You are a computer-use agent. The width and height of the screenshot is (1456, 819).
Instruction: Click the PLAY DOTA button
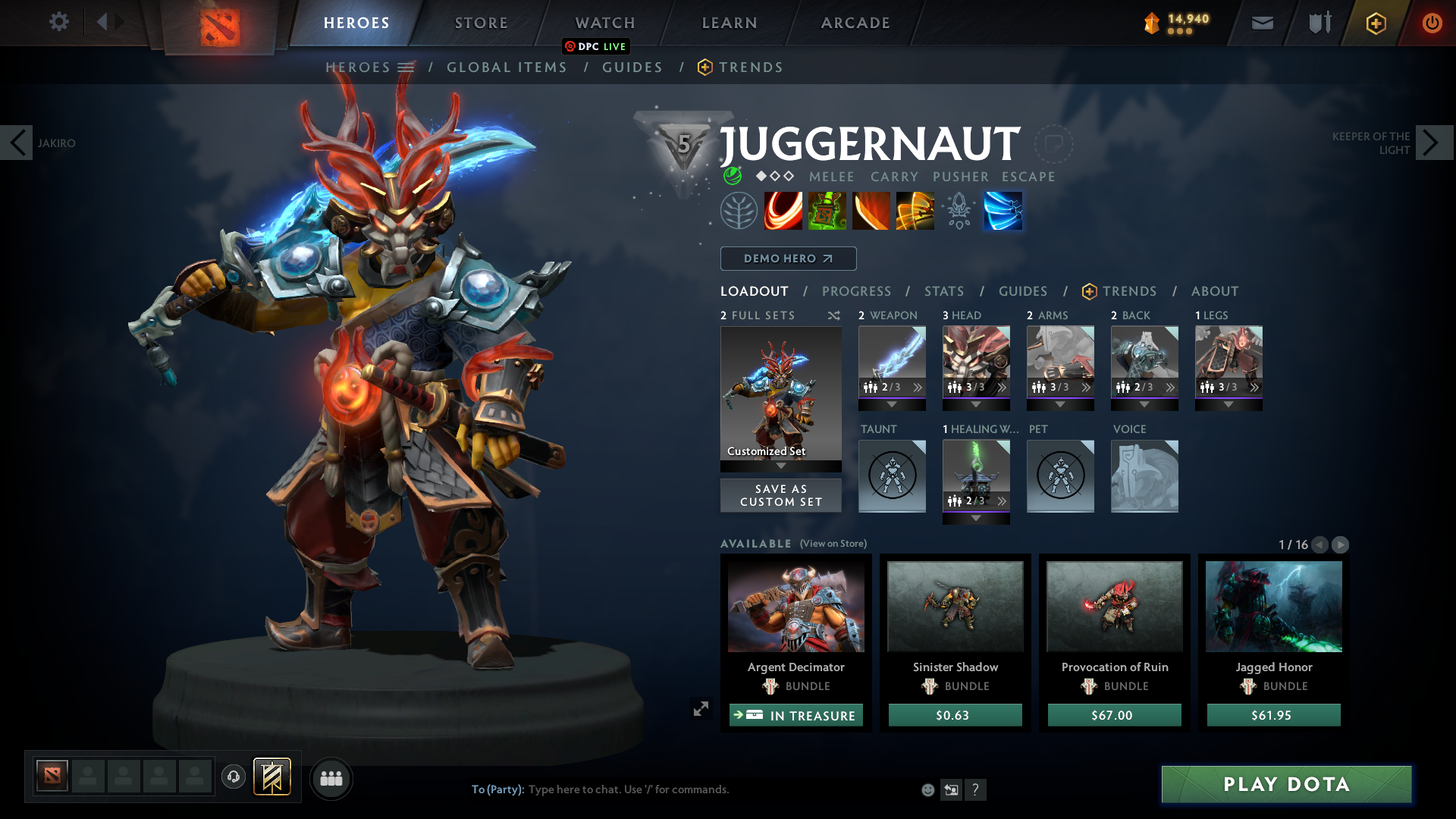tap(1285, 785)
